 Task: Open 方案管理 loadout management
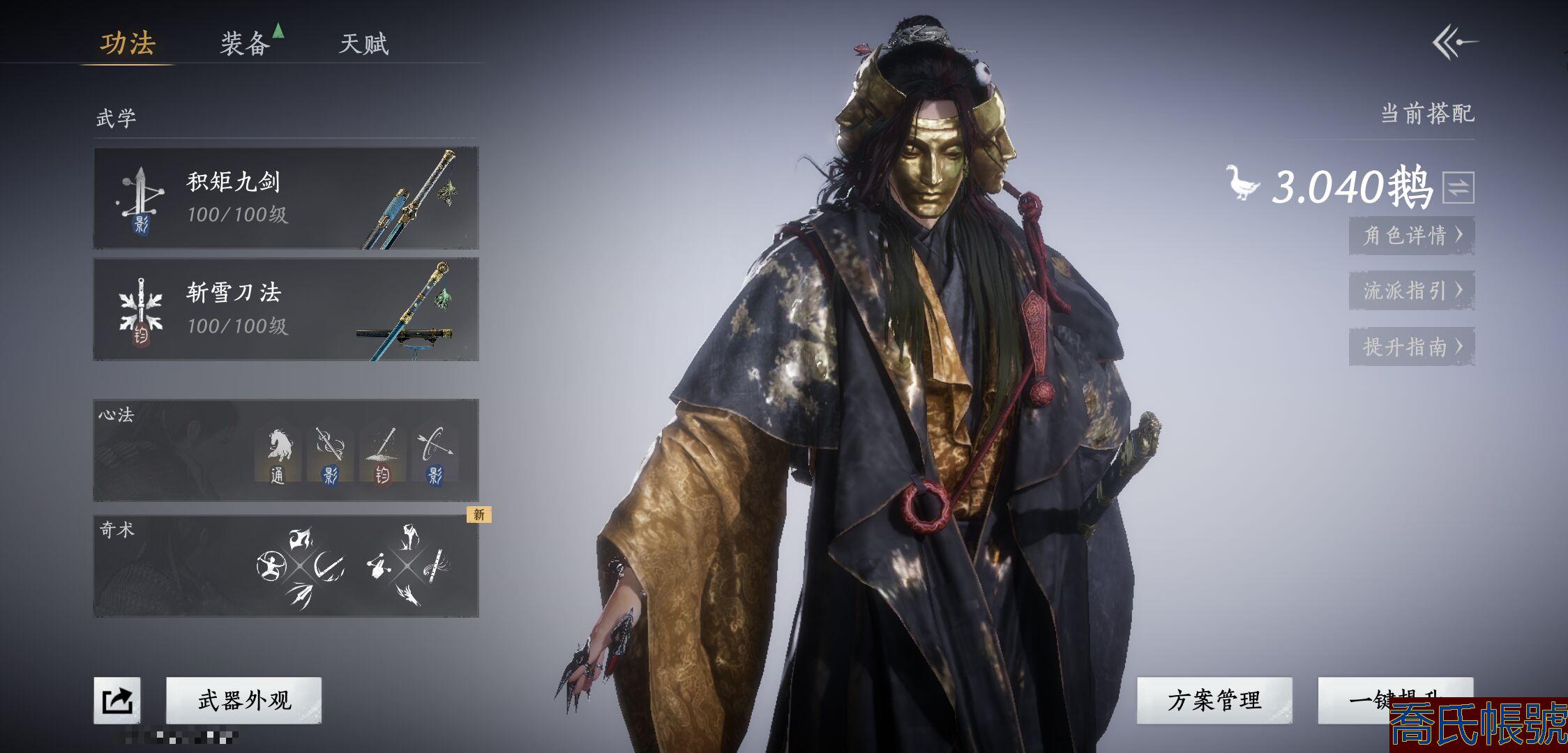click(x=1214, y=700)
